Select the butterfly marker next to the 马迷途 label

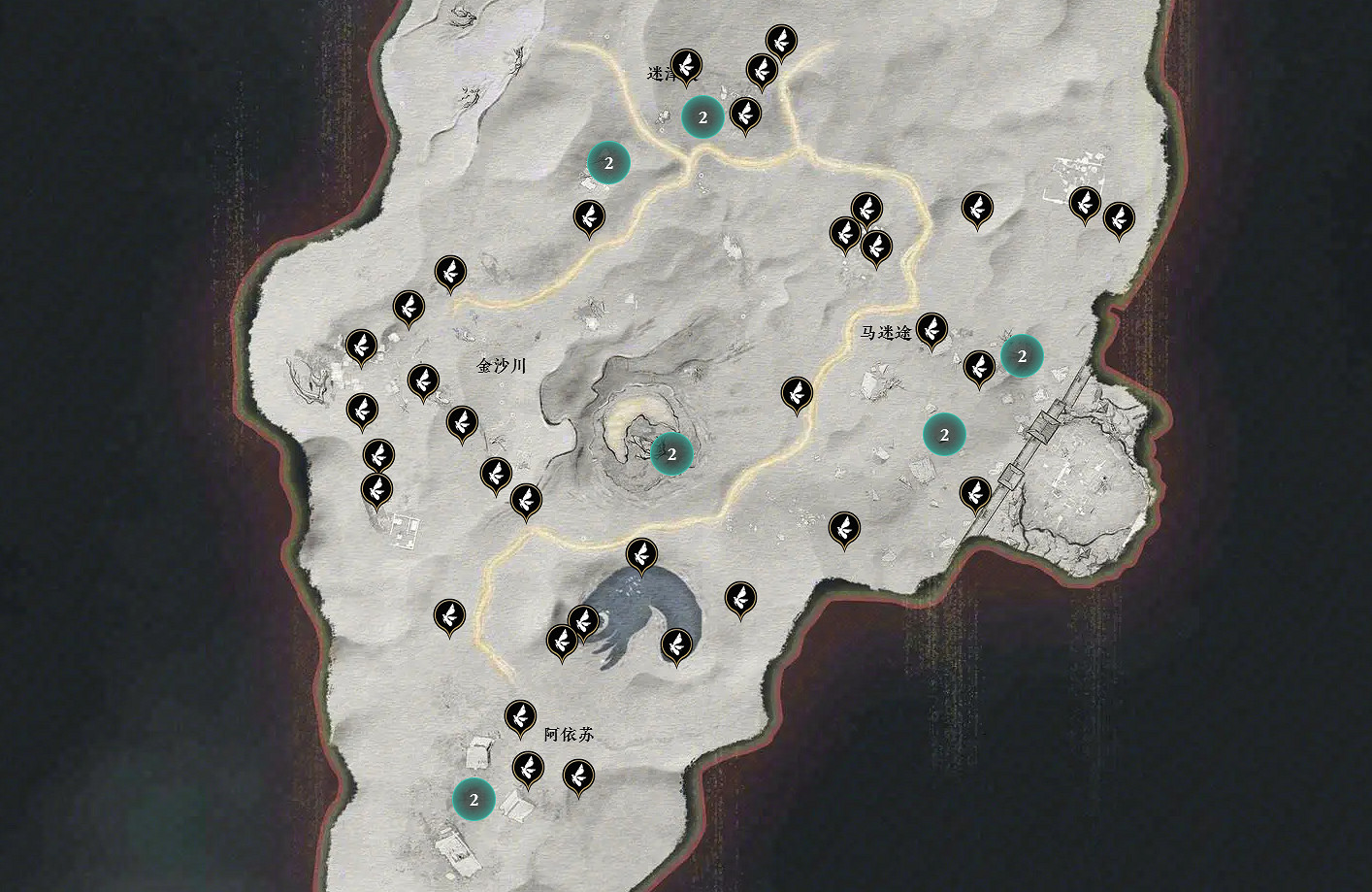pos(933,330)
